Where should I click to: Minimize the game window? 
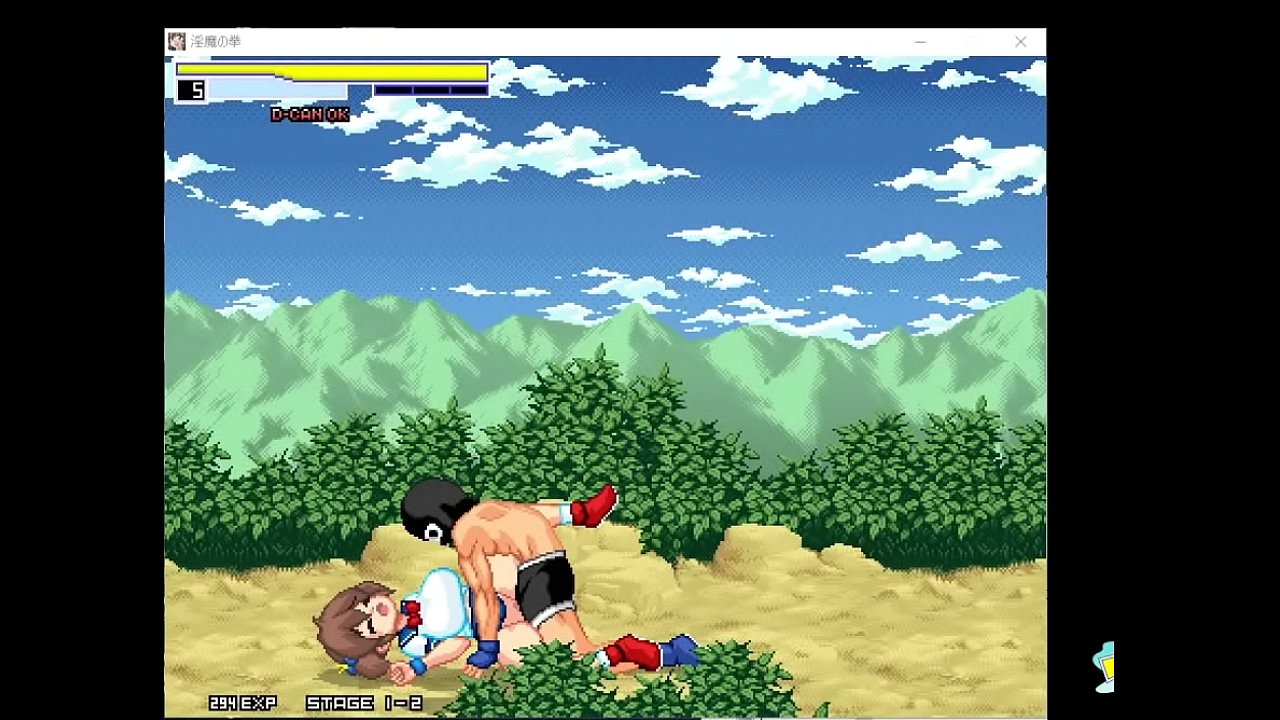point(919,41)
